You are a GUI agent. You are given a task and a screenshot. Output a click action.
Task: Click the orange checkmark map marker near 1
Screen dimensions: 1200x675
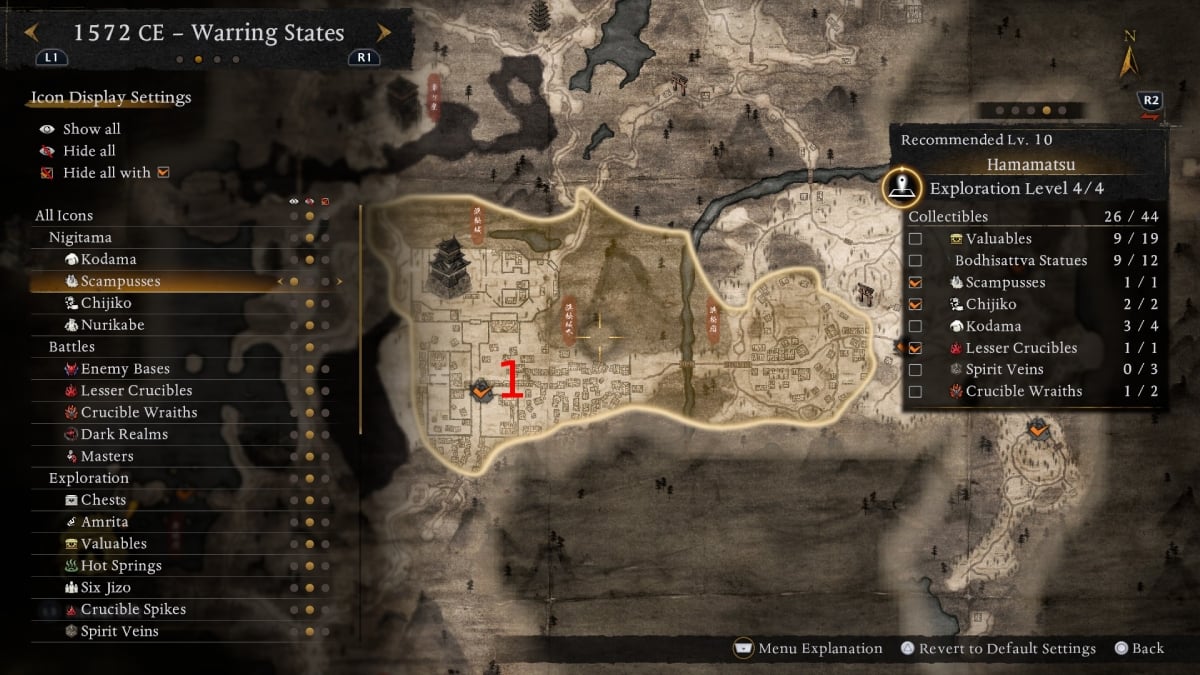[x=480, y=391]
